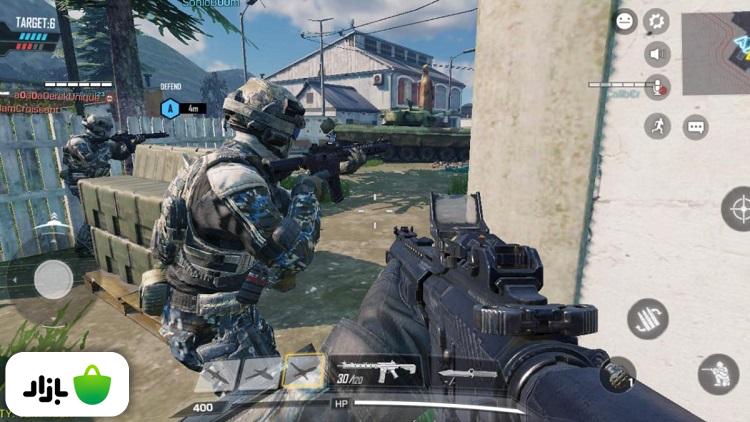Viewport: 750px width, 422px height.
Task: Throw the grenade with its button
Action: pos(618,375)
